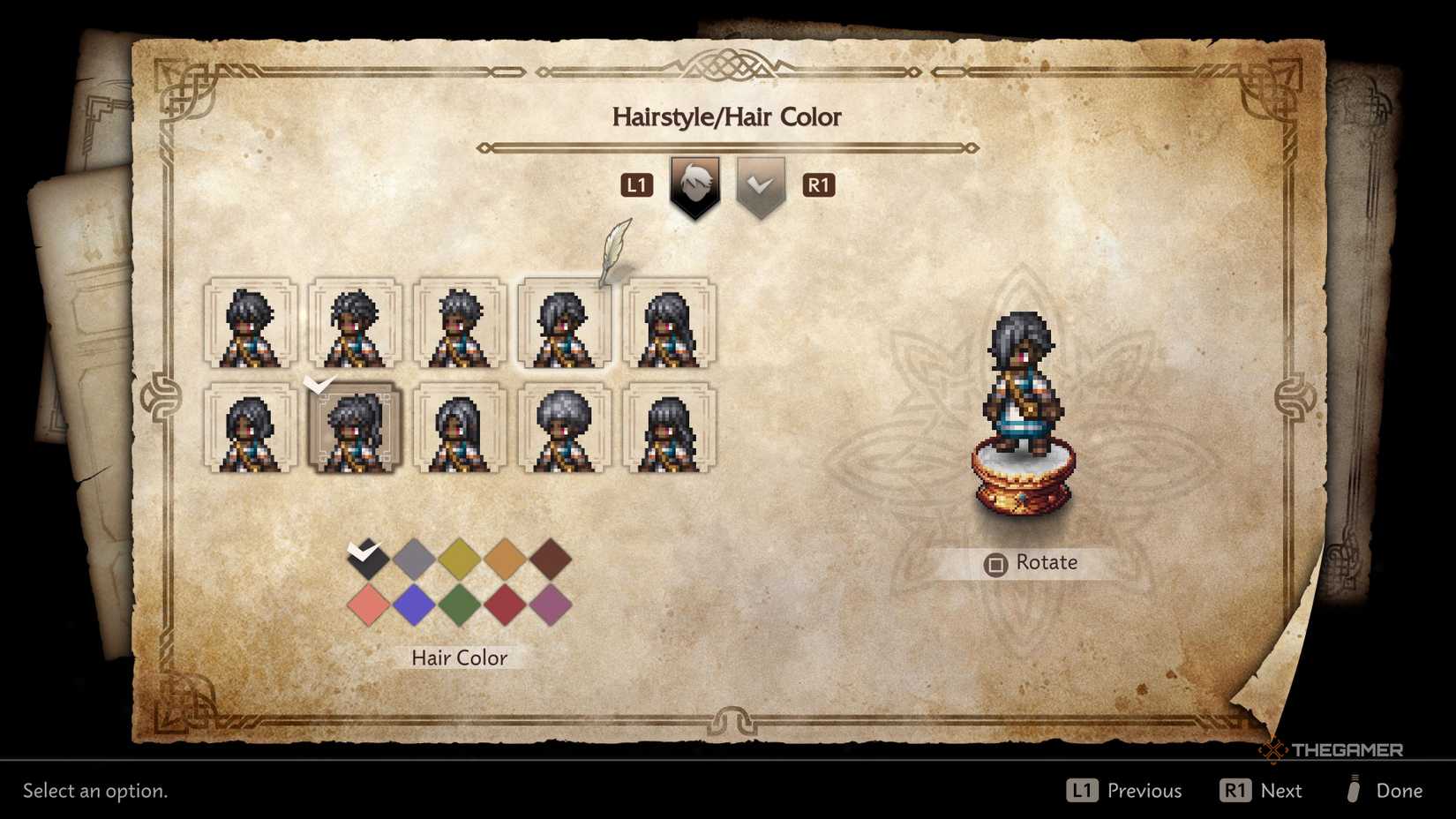Screen dimensions: 1456x819
Task: Switch to the gray checkmark tab
Action: 762,185
